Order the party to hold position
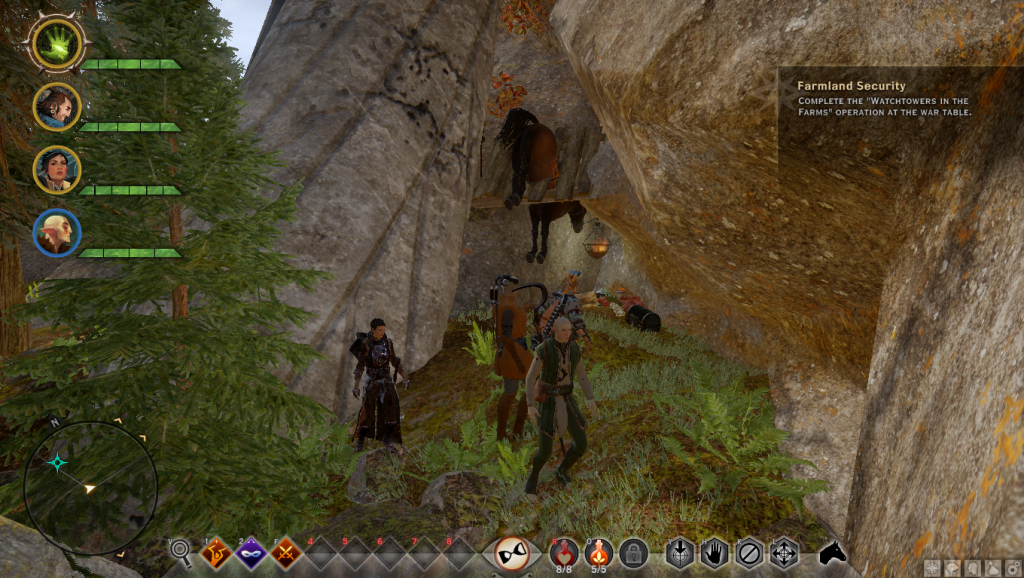Image resolution: width=1024 pixels, height=578 pixels. 714,553
